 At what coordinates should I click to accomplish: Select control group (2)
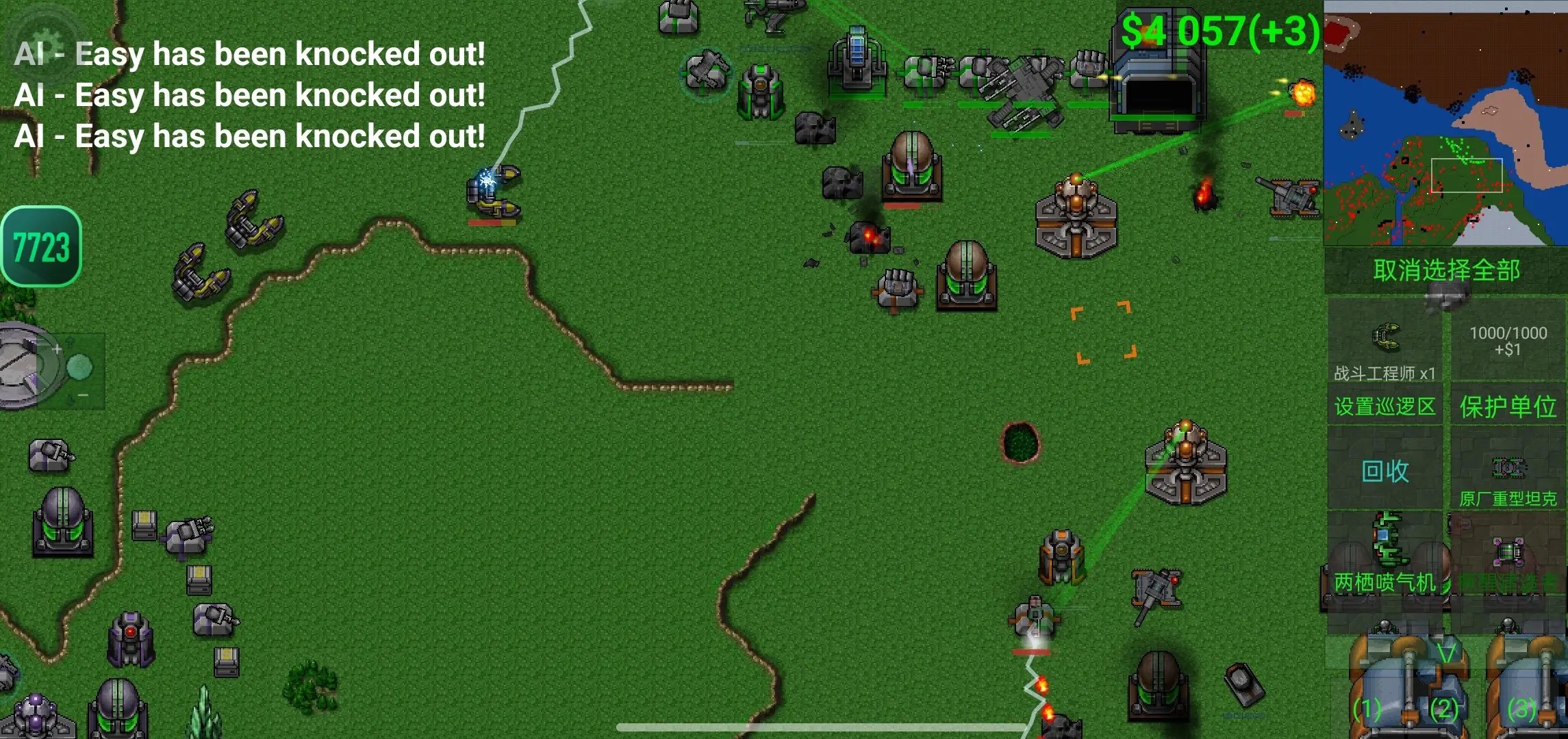pyautogui.click(x=1445, y=709)
